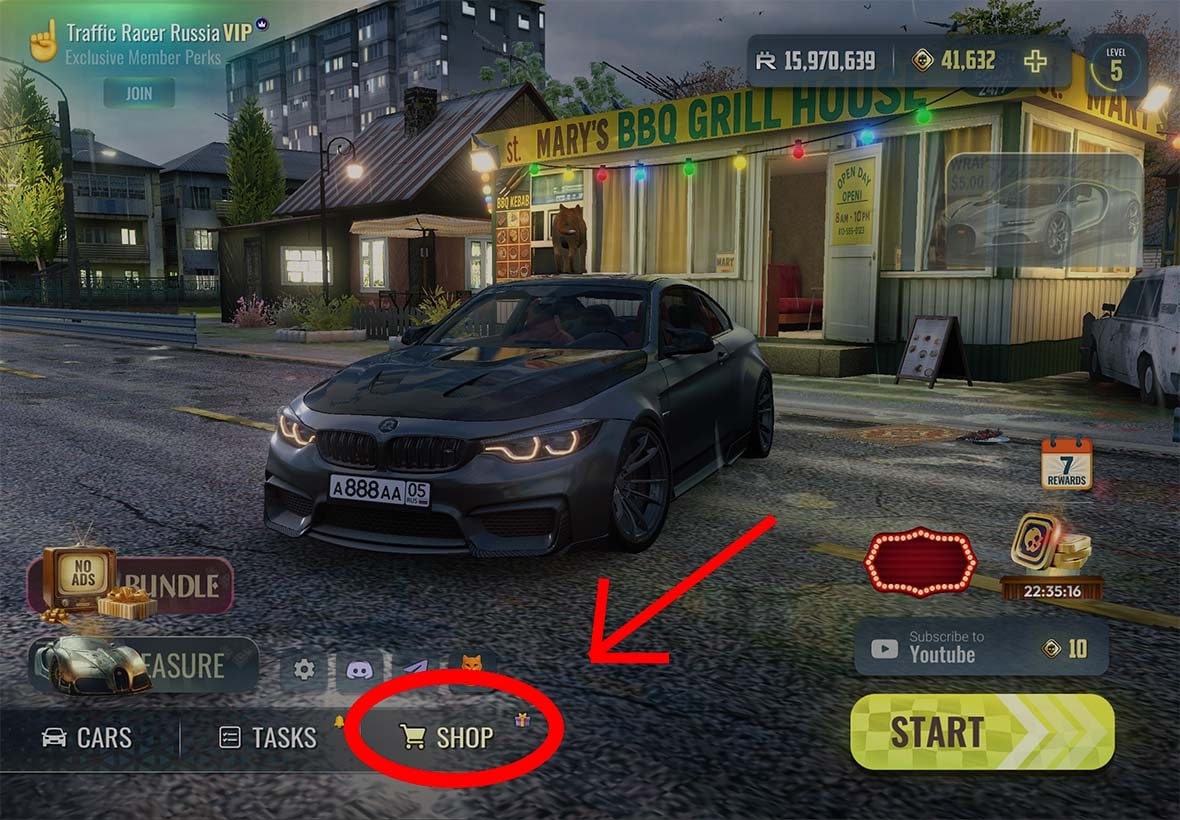Click the orange fox icon
The image size is (1180, 820).
(x=471, y=665)
